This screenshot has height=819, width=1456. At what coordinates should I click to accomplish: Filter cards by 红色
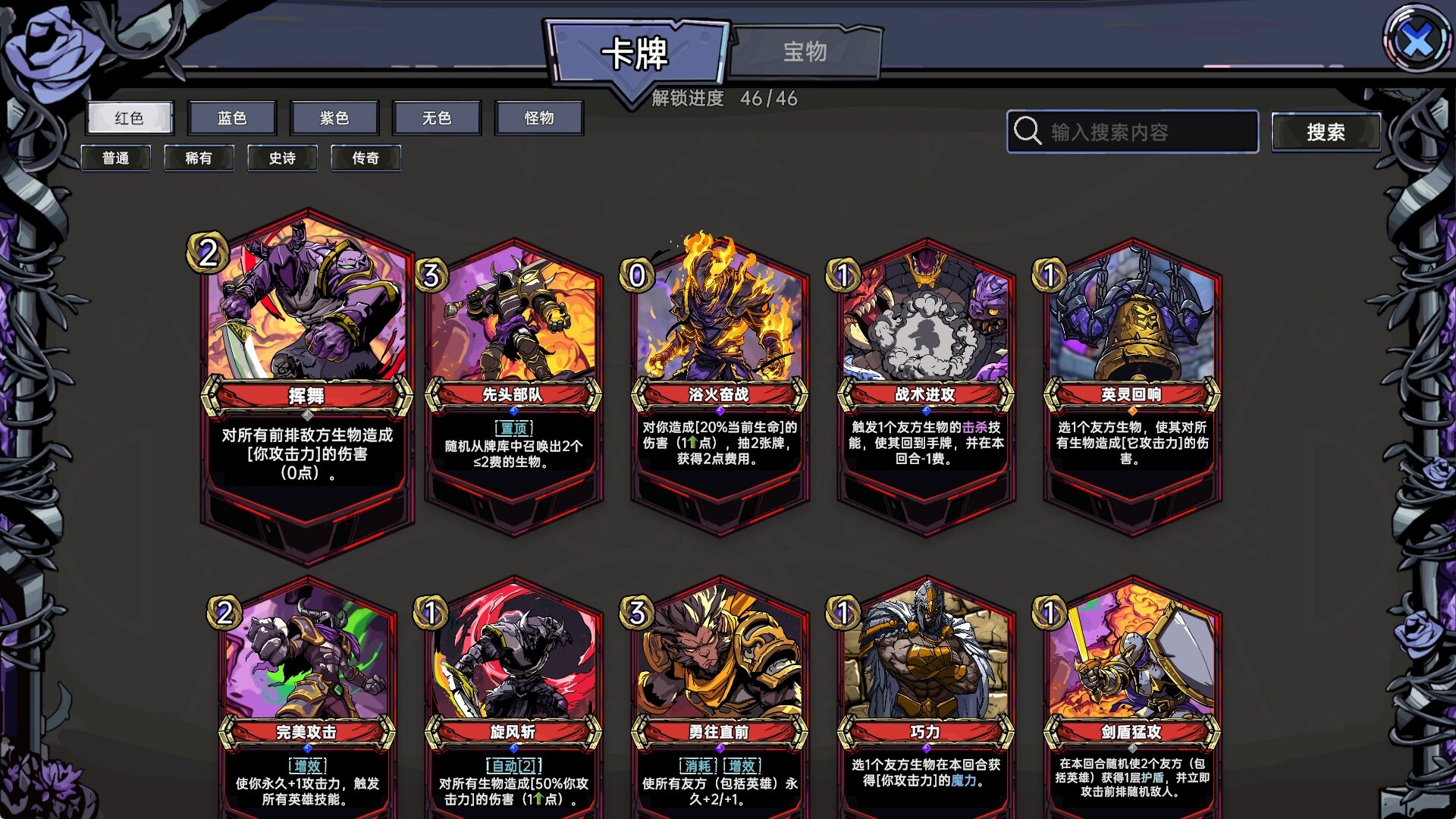coord(129,118)
